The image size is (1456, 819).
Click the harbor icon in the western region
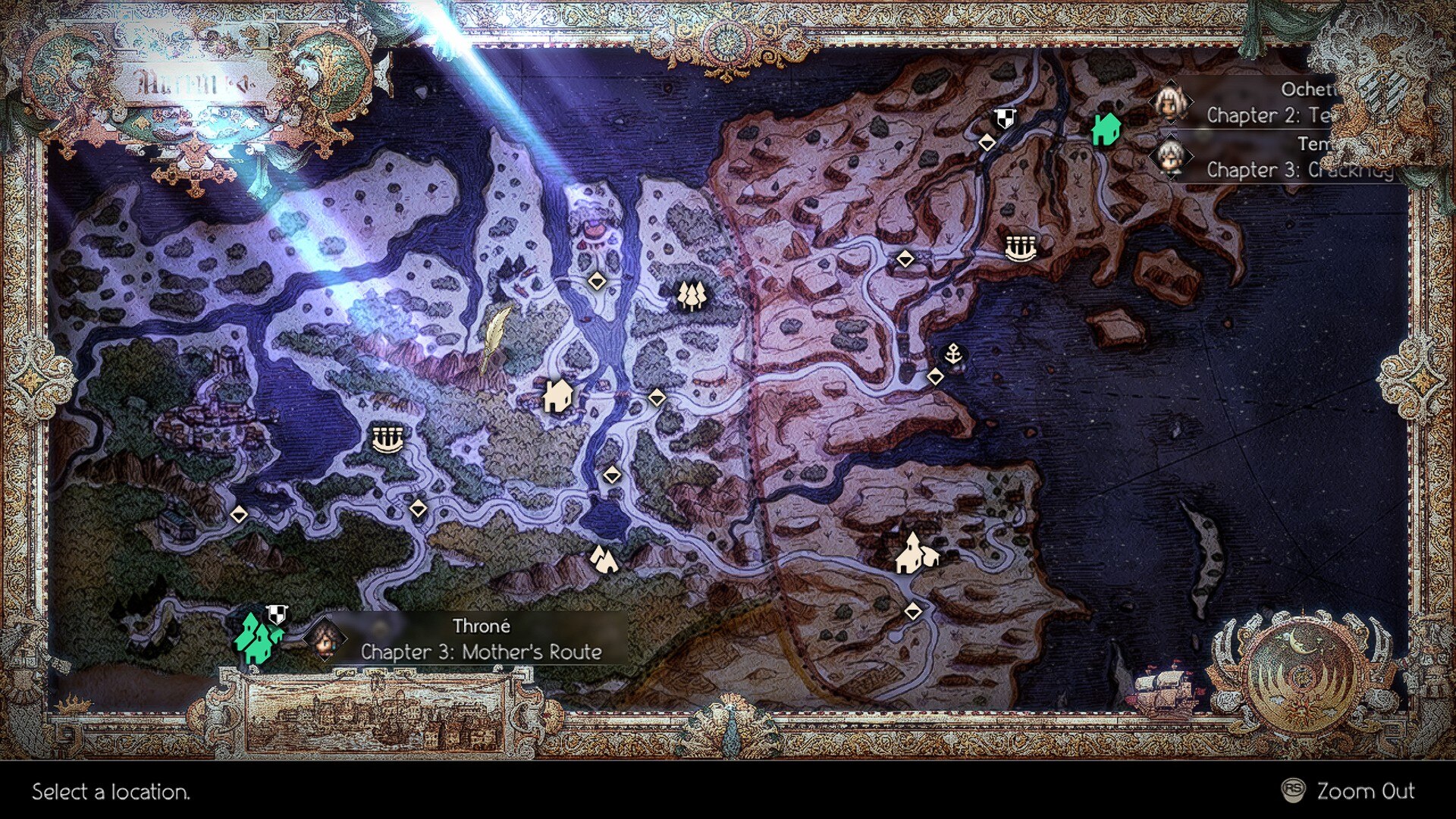[x=387, y=440]
